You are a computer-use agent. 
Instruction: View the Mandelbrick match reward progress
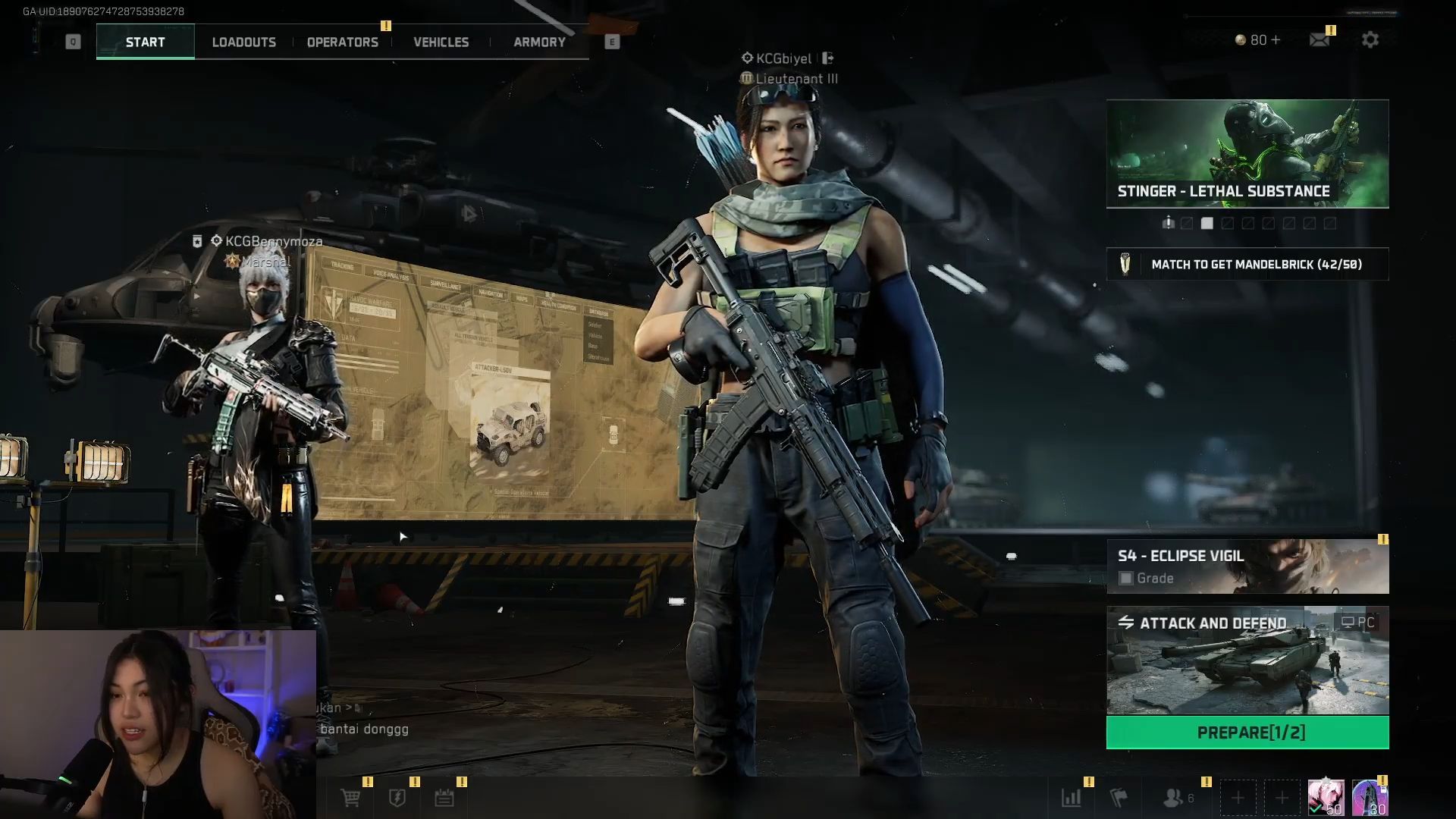coord(1247,265)
